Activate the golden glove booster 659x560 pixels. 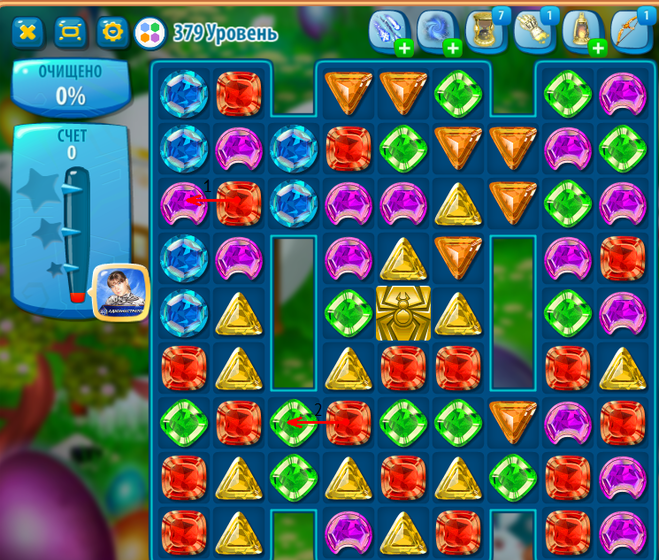point(534,31)
